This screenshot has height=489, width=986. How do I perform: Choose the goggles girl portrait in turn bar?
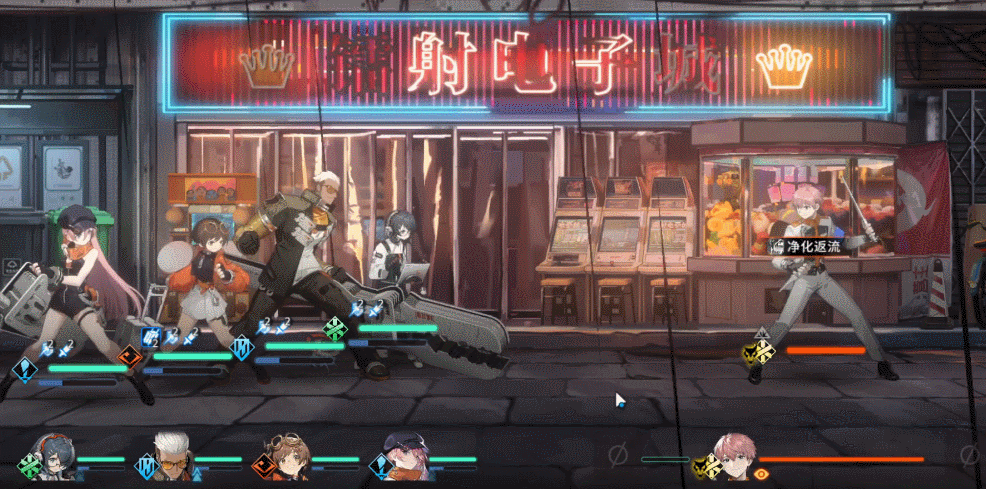(x=287, y=455)
